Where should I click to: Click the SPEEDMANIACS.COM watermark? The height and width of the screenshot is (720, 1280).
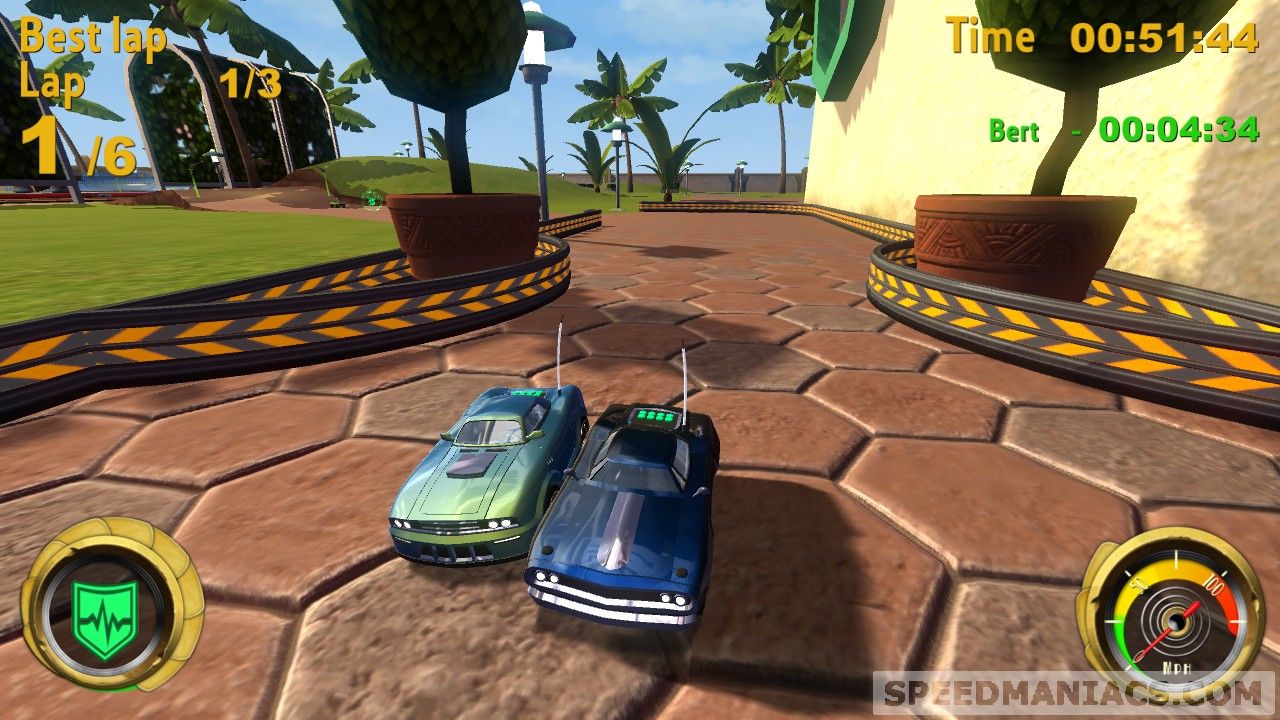pos(1074,693)
